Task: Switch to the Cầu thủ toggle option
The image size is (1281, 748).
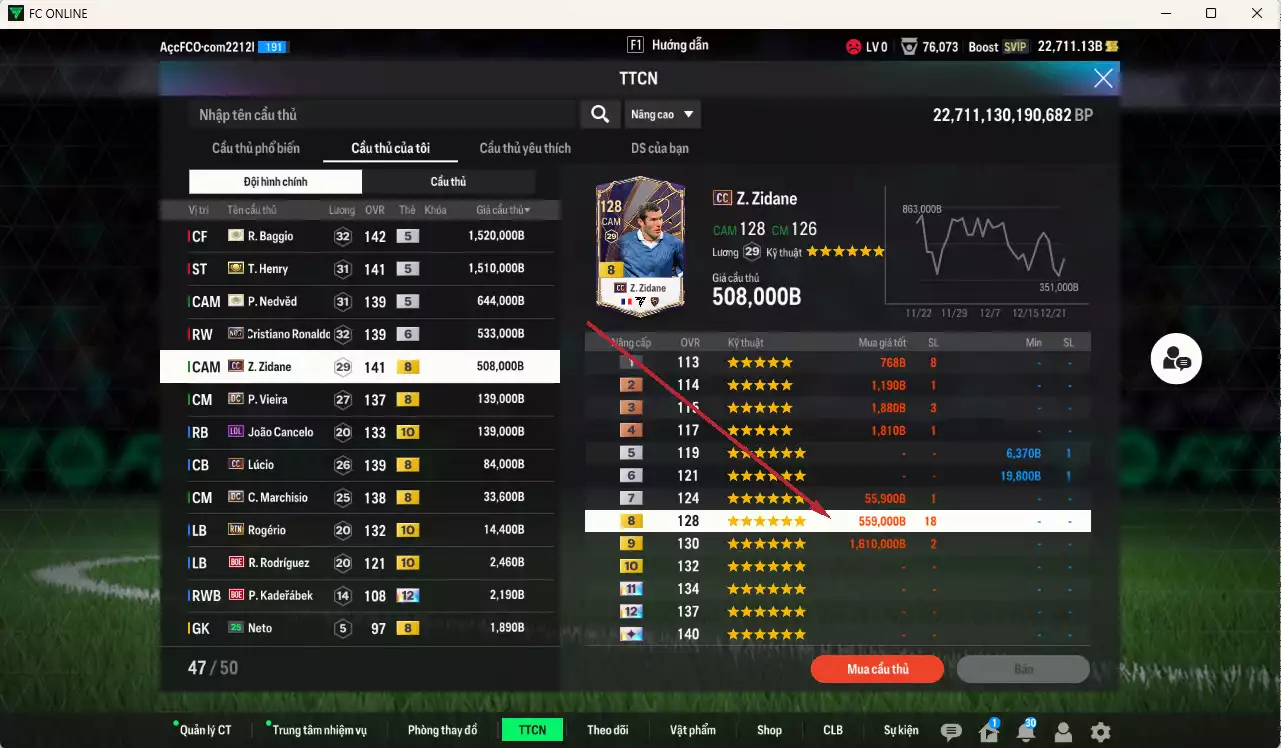Action: tap(447, 181)
